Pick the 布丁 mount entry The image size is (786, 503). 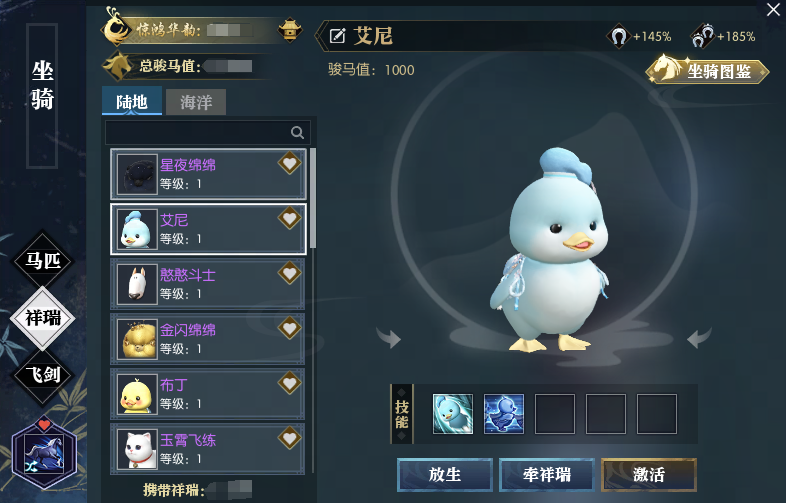[x=208, y=394]
